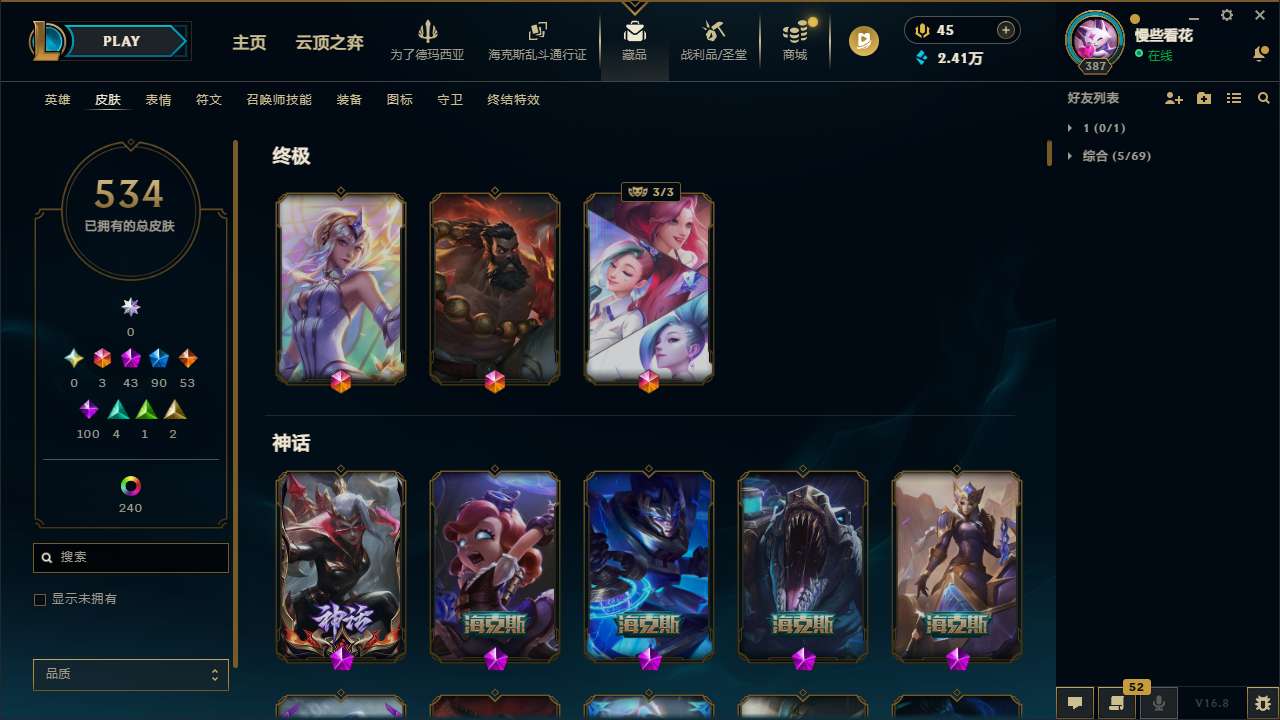
Task: Toggle the microphone mute icon
Action: pos(1158,703)
